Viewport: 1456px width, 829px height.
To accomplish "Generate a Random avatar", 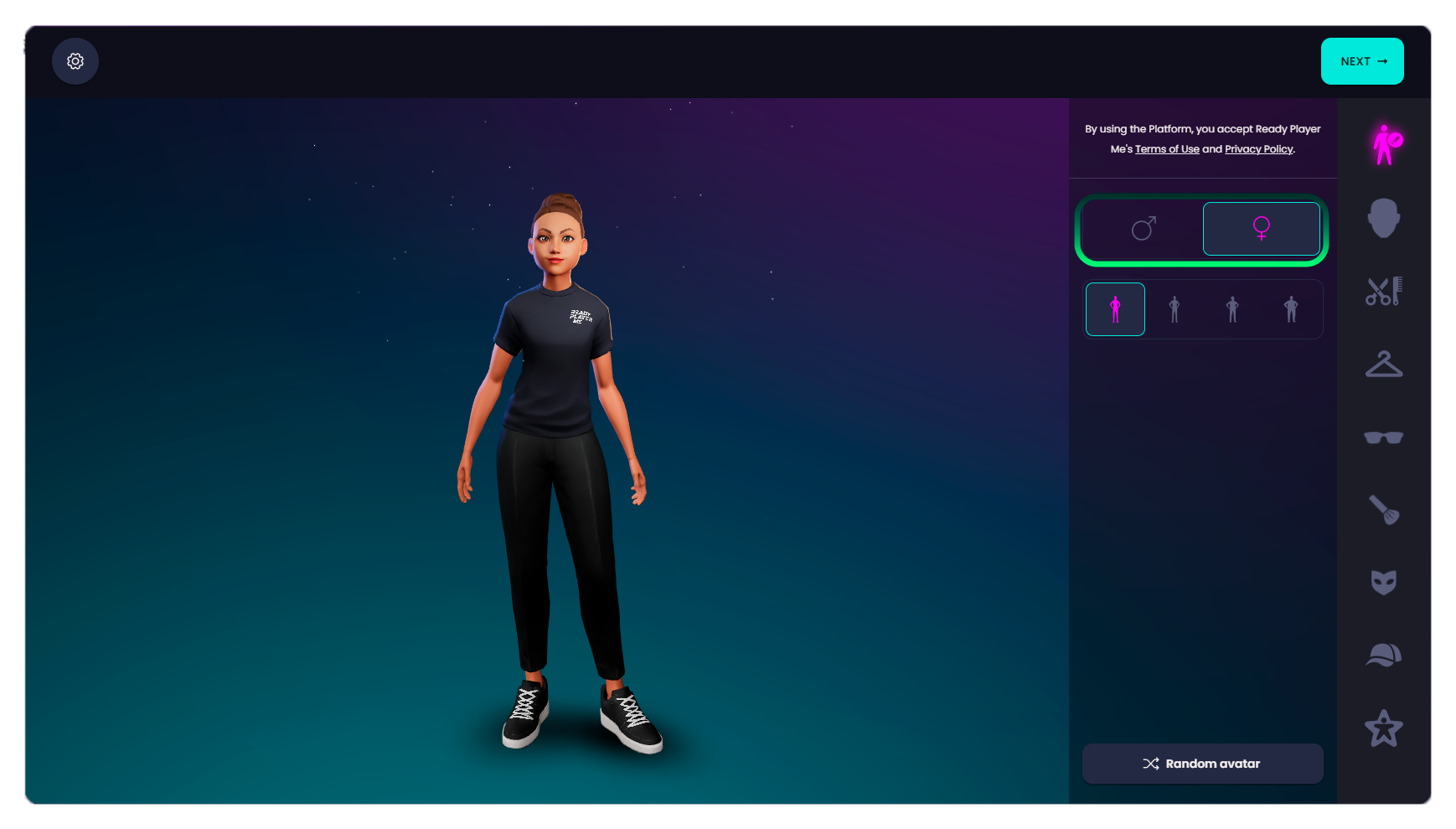I will [1202, 764].
